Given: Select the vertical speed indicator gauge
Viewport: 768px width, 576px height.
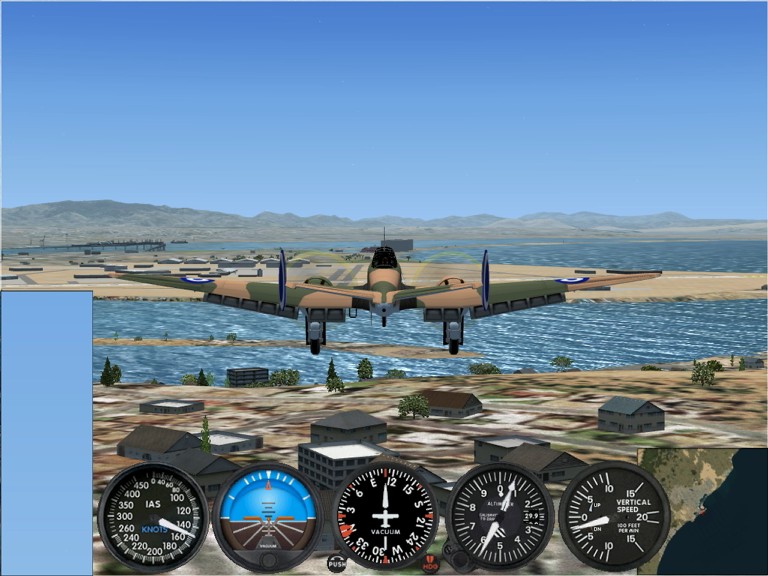Looking at the screenshot, I should coord(614,516).
